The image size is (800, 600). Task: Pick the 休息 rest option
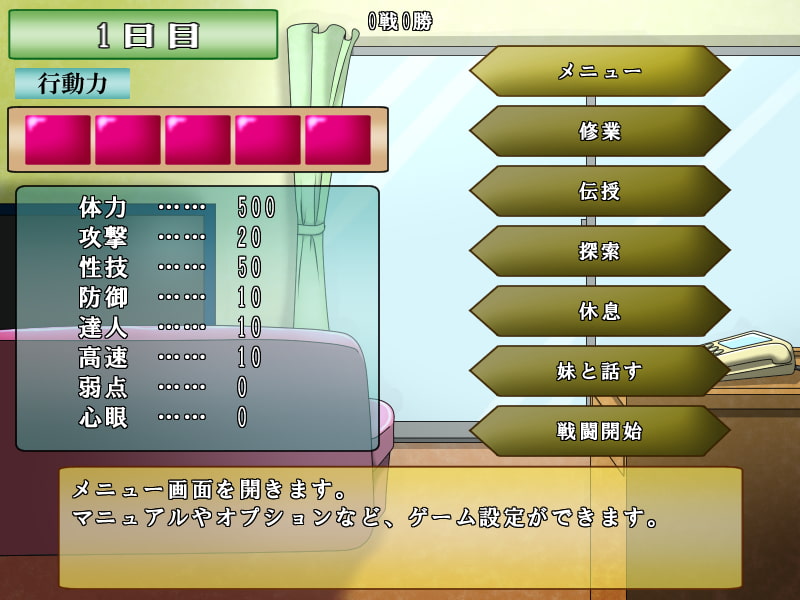click(x=599, y=311)
